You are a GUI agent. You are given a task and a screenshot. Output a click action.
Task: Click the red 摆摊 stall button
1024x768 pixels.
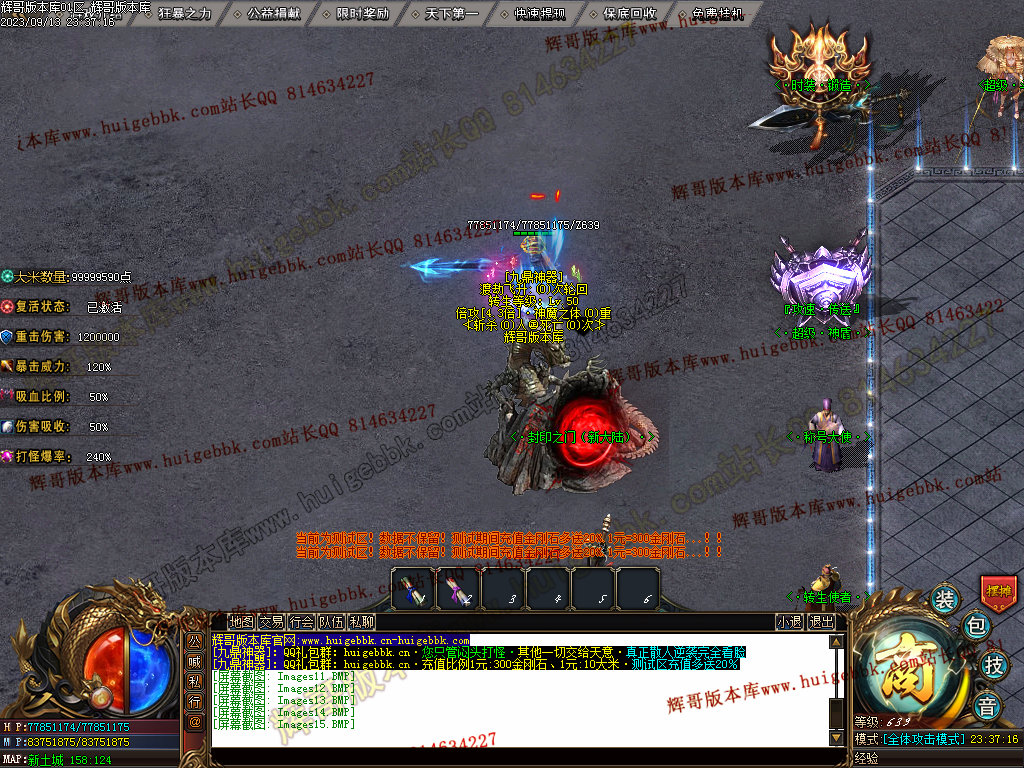click(x=998, y=591)
